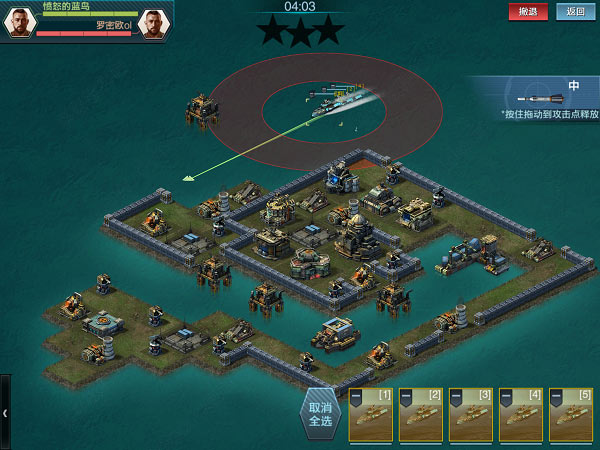The image size is (600, 450).
Task: Choose warship card number 3
Action: tap(470, 416)
